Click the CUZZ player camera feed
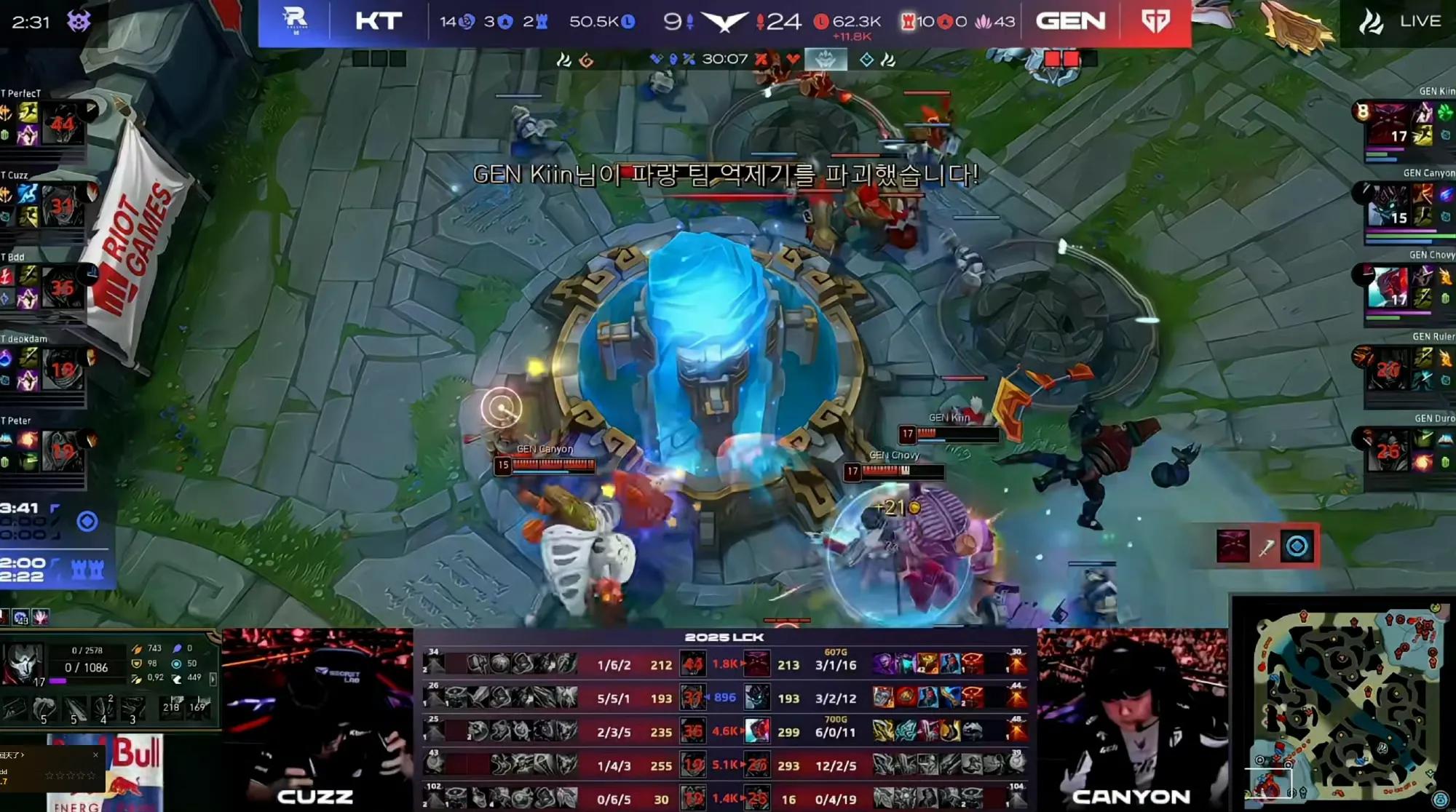The image size is (1456, 812). coord(317,719)
